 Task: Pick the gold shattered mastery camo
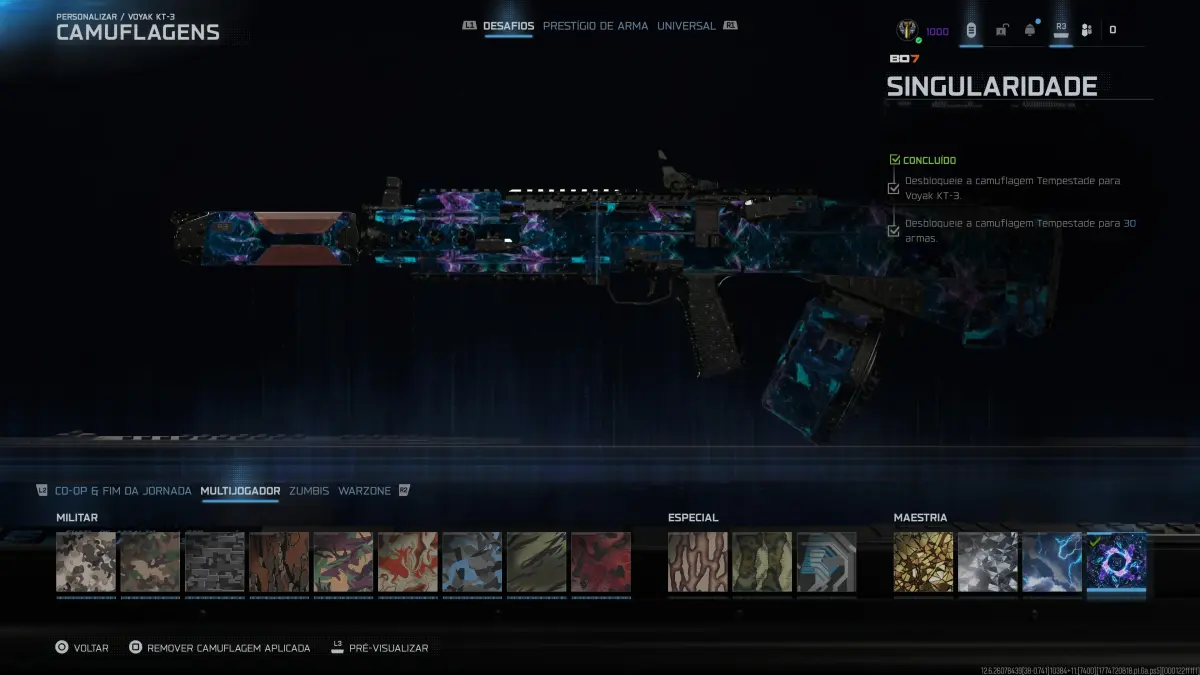[x=923, y=562]
